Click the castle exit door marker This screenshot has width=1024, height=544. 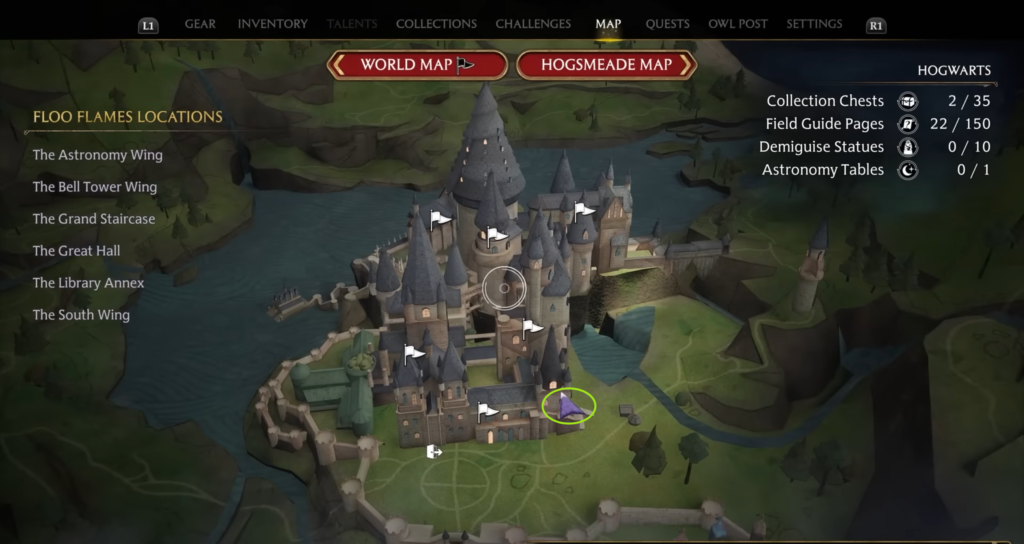click(434, 452)
